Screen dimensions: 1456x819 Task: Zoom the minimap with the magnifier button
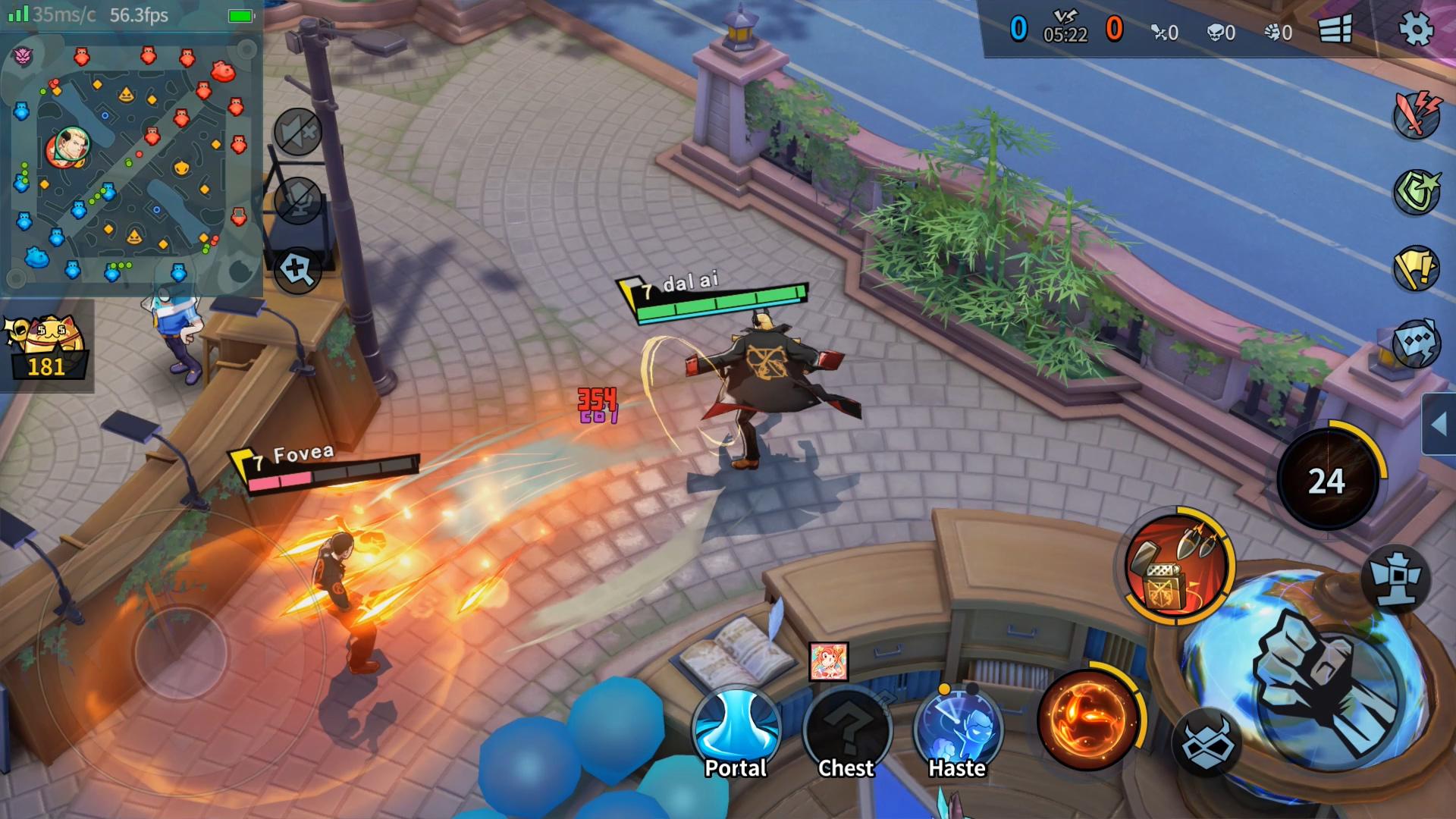297,269
